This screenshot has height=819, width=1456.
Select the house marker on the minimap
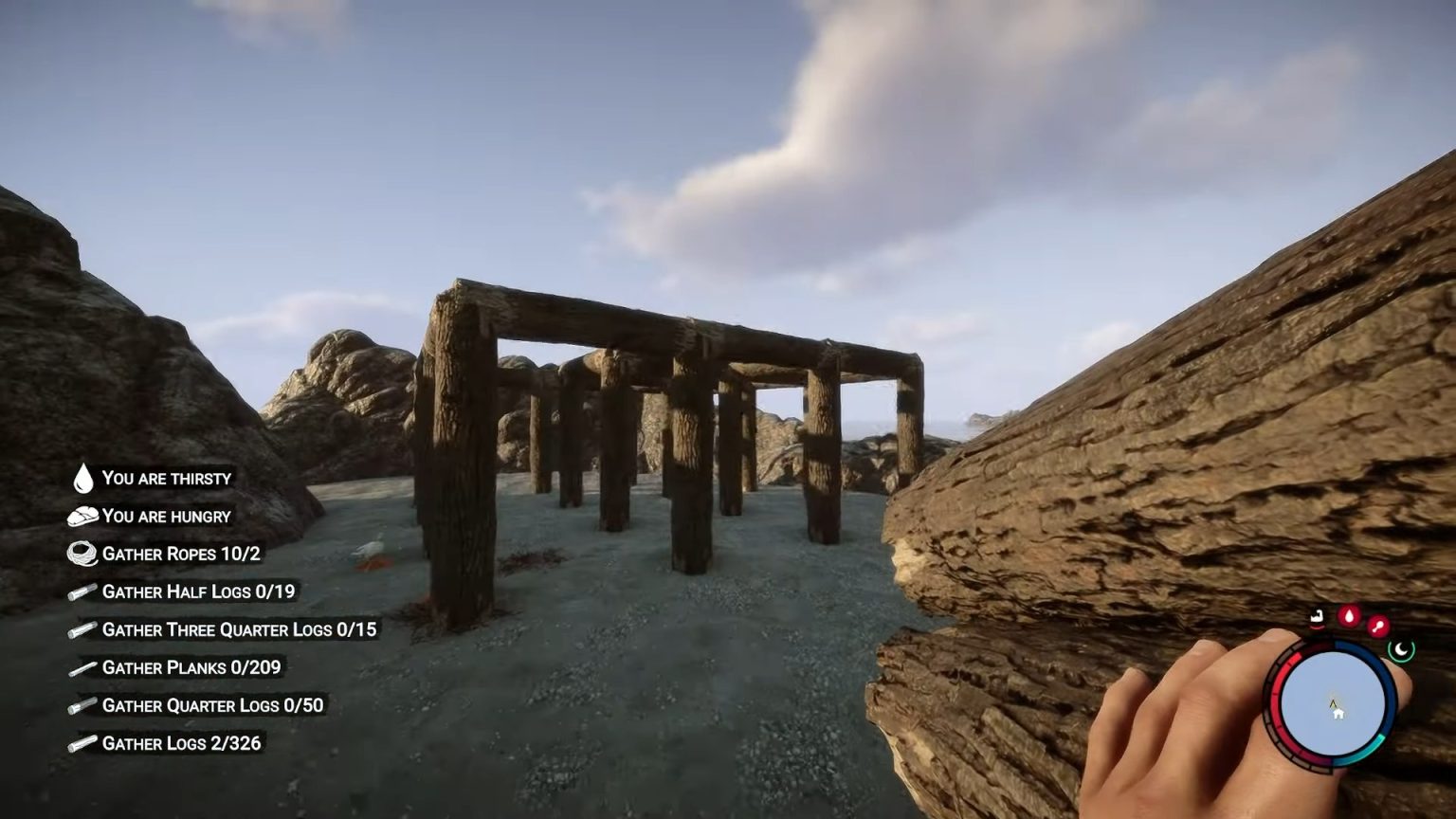click(1338, 713)
